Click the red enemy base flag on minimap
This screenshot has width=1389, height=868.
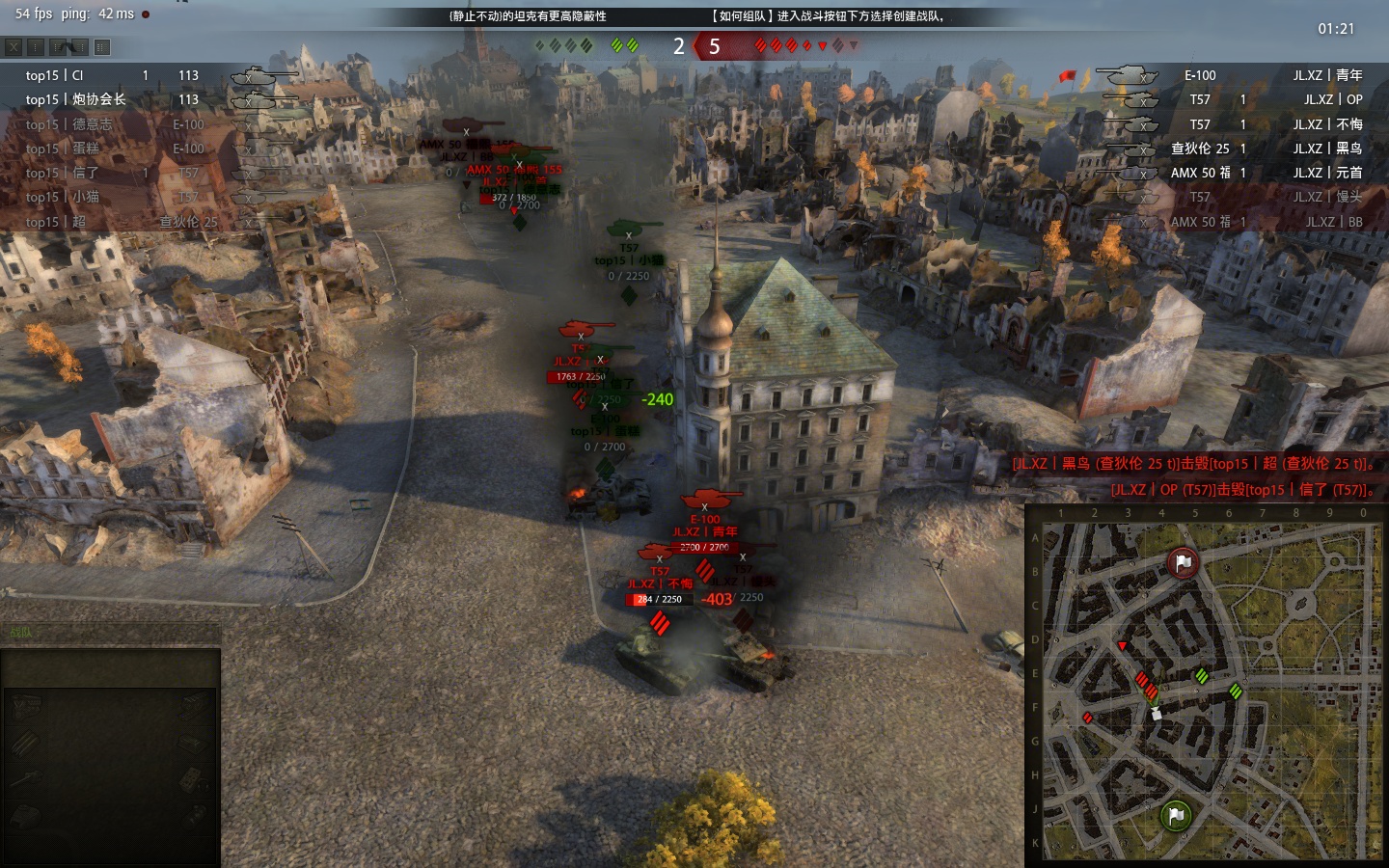[x=1183, y=562]
